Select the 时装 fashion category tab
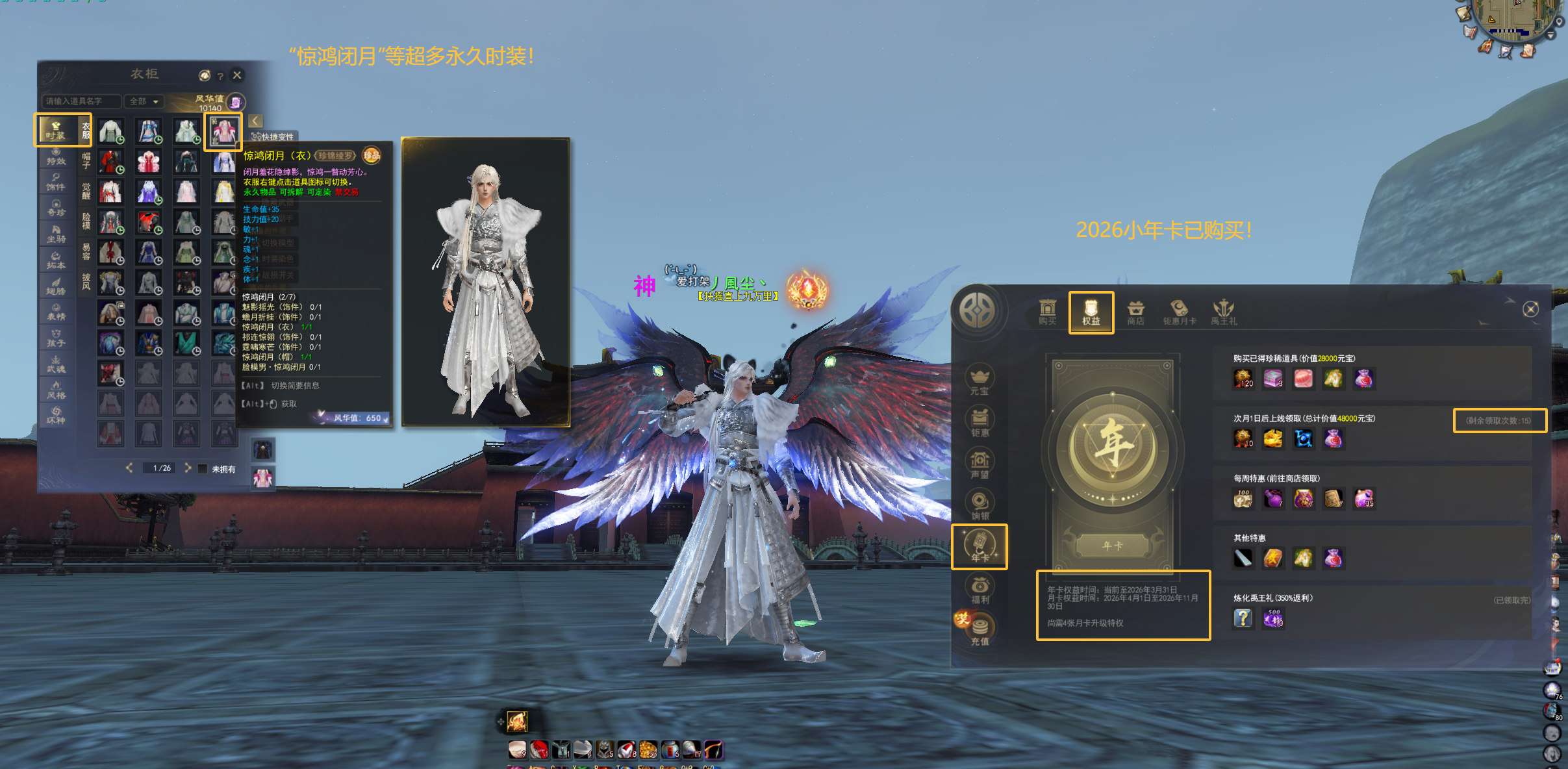 click(x=56, y=129)
